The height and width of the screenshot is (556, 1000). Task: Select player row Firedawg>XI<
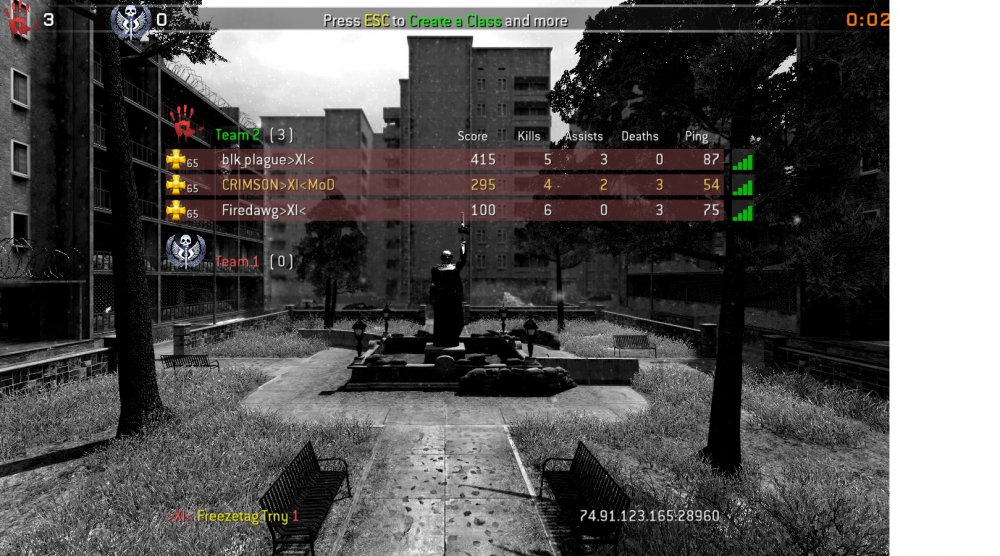(445, 210)
